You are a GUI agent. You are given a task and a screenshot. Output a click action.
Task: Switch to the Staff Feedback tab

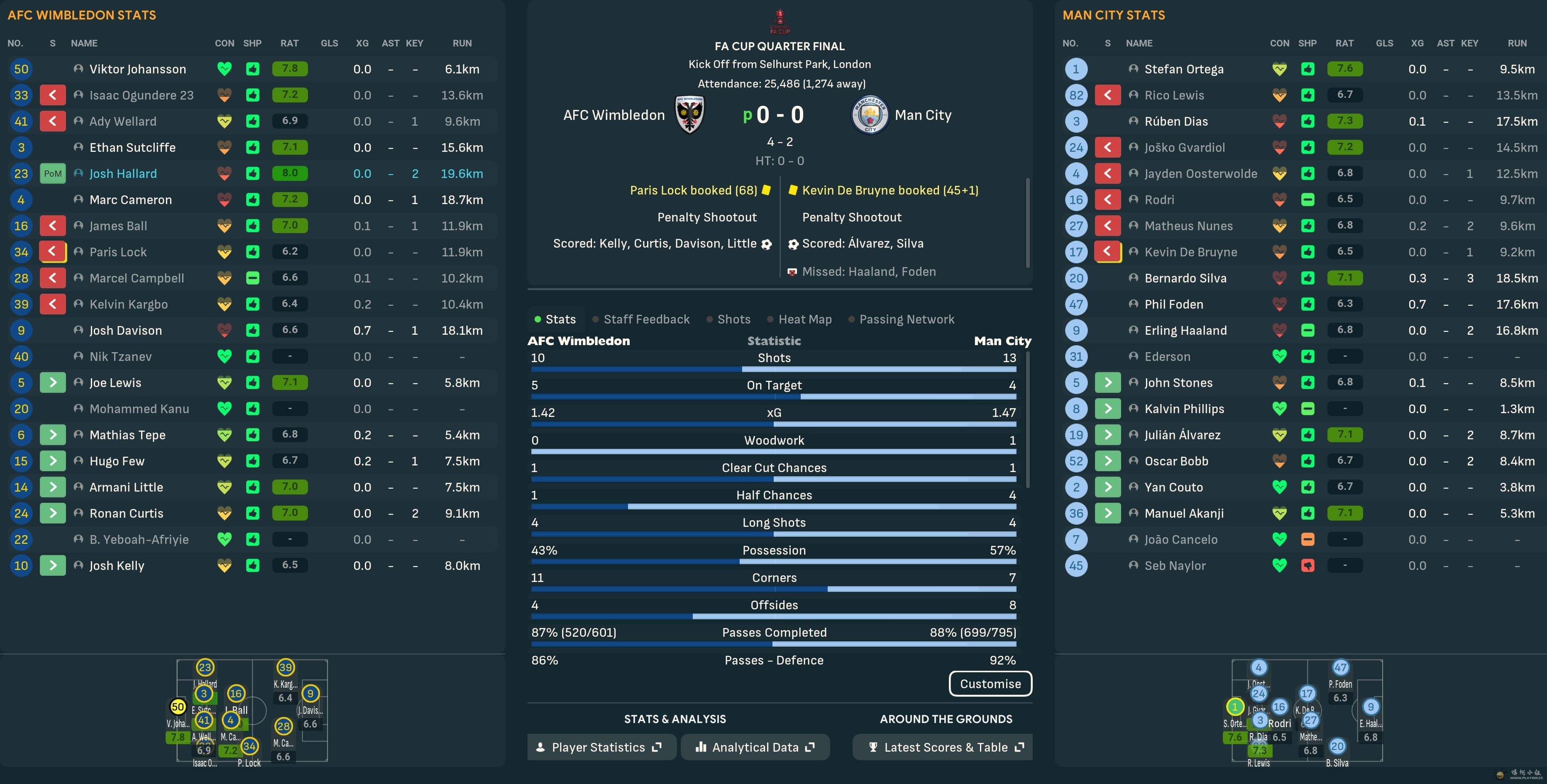point(646,319)
